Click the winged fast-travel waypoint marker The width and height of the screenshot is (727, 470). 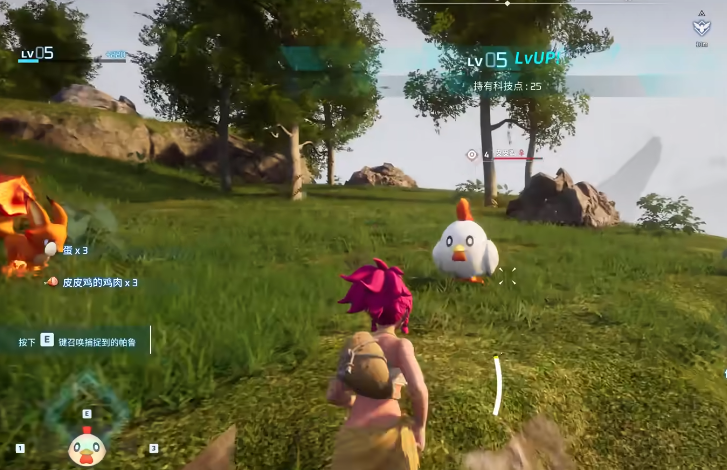point(702,29)
